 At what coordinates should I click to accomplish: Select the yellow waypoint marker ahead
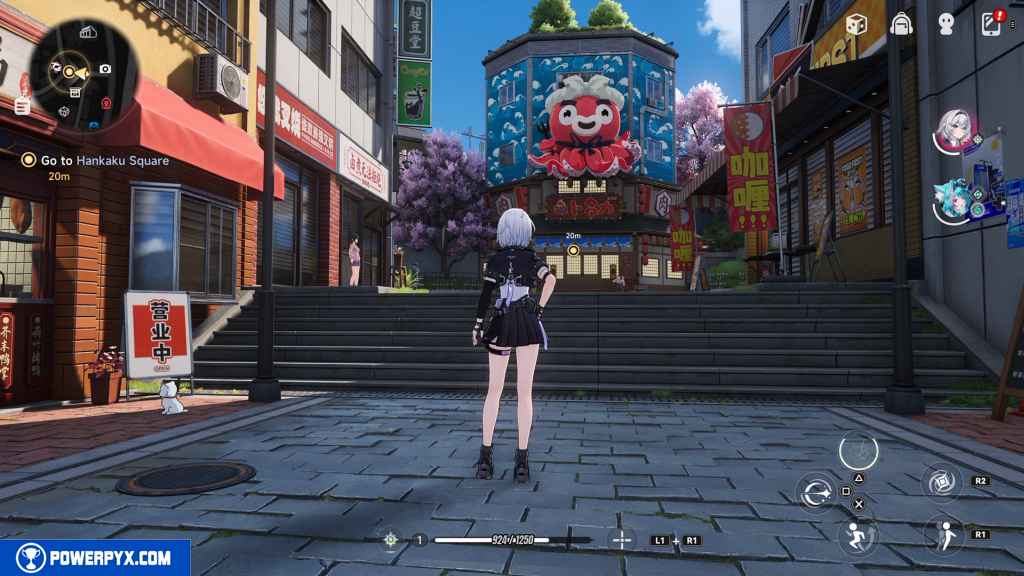click(573, 249)
